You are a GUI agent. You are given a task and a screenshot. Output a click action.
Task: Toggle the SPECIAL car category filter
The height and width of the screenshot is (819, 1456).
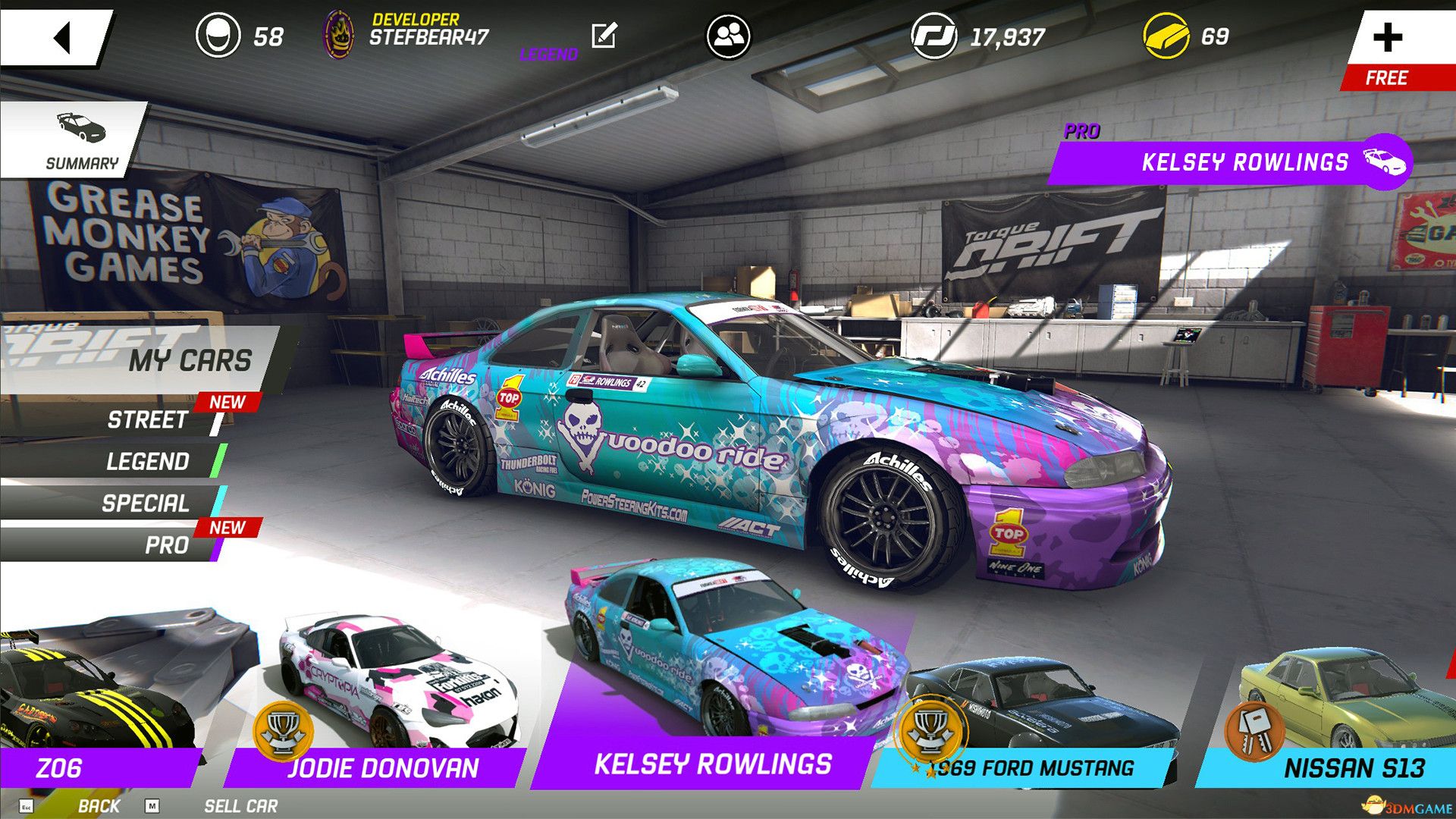coord(146,503)
